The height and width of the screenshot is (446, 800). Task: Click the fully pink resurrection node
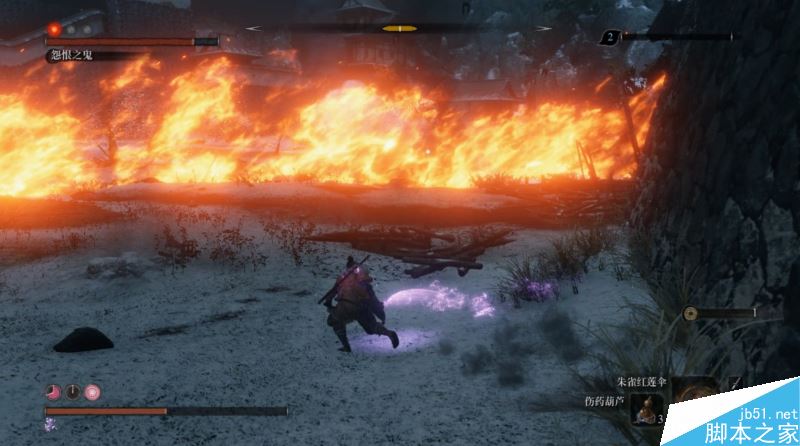click(92, 392)
